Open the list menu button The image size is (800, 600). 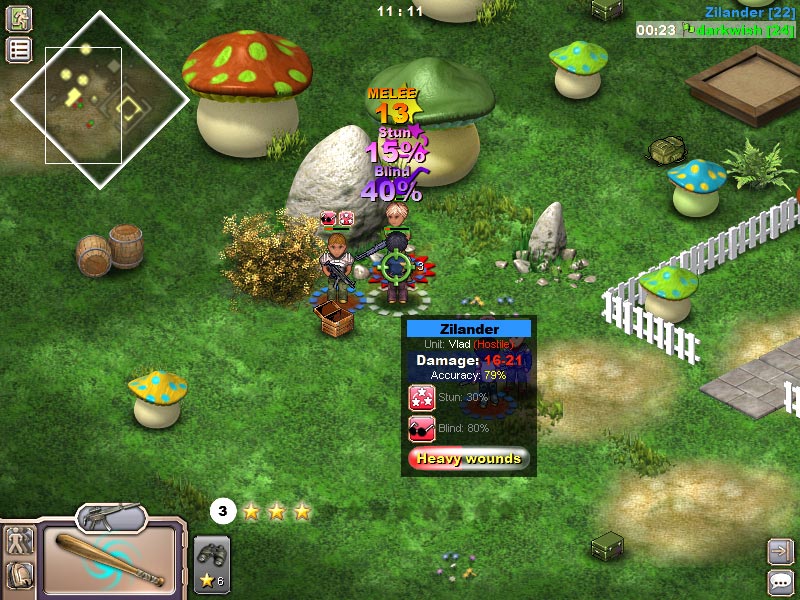(19, 50)
